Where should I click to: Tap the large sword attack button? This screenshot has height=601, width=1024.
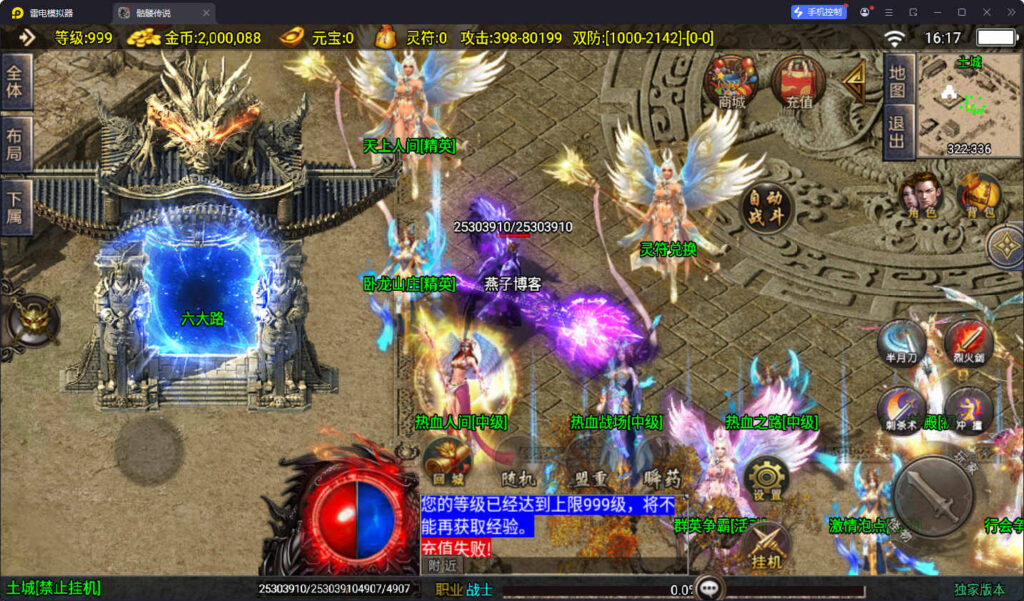[933, 496]
